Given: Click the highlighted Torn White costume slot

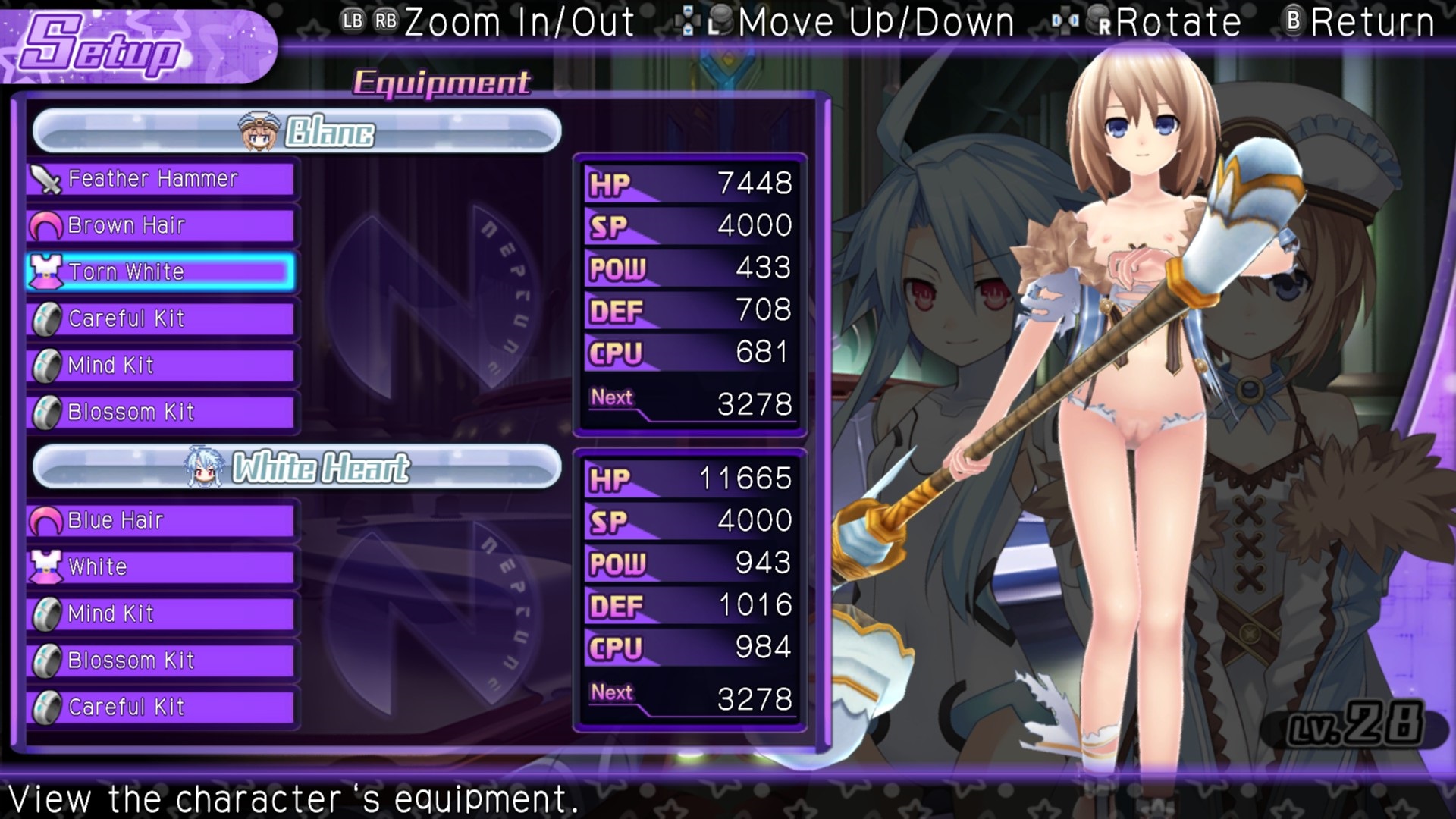Looking at the screenshot, I should [x=161, y=272].
